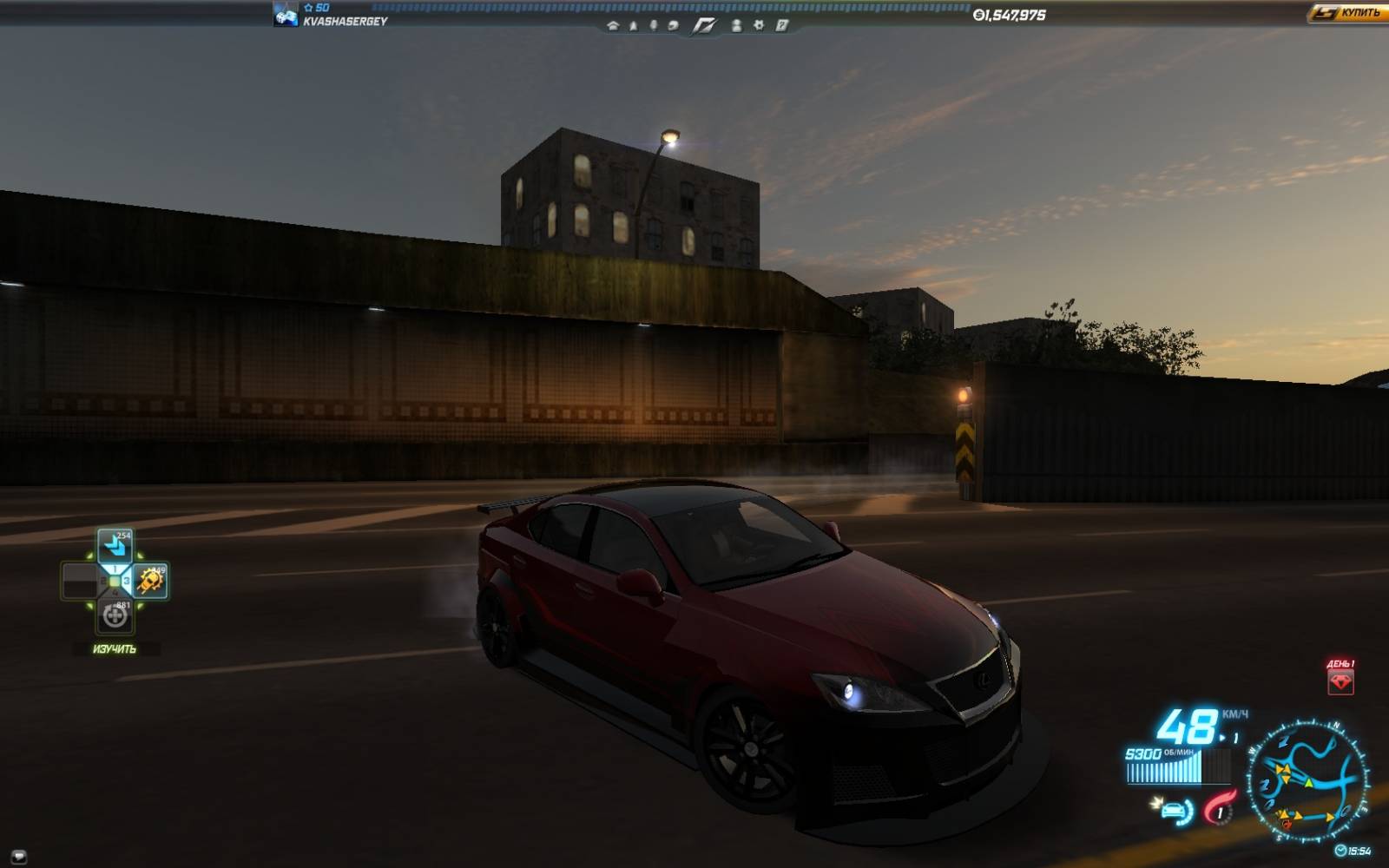Activate the orange car gear power-up
The width and height of the screenshot is (1389, 868).
point(150,581)
